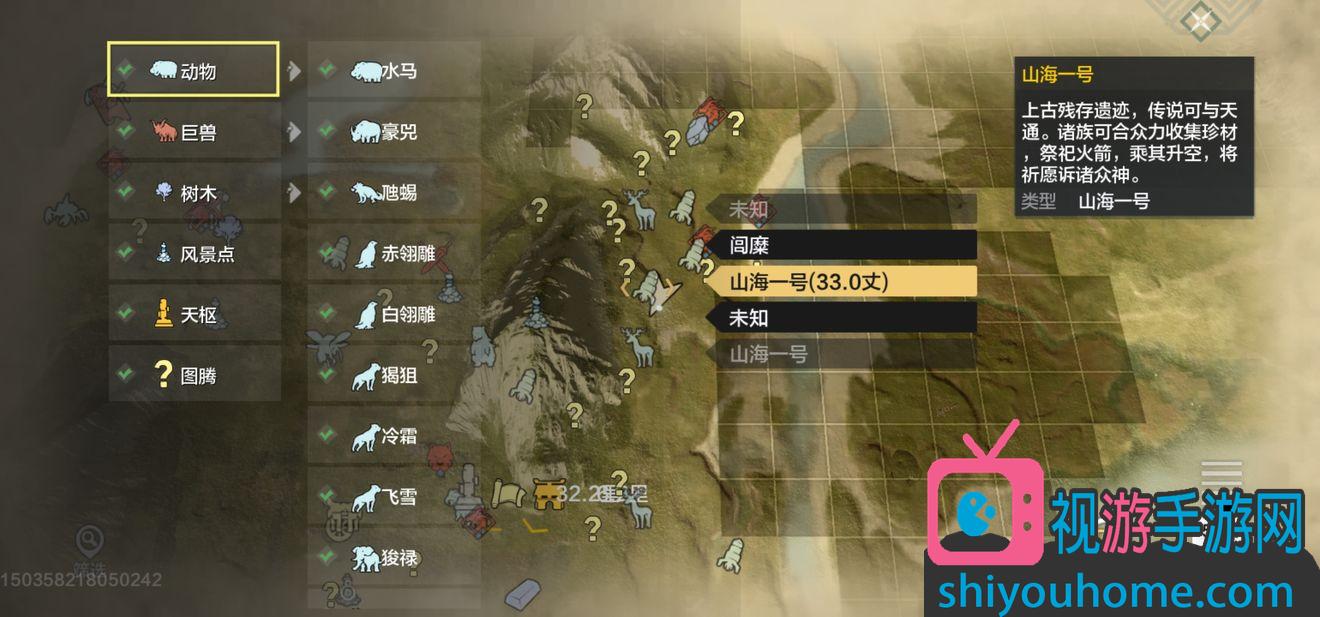The width and height of the screenshot is (1320, 617).
Task: Select the 动物 filter category
Action: (193, 70)
